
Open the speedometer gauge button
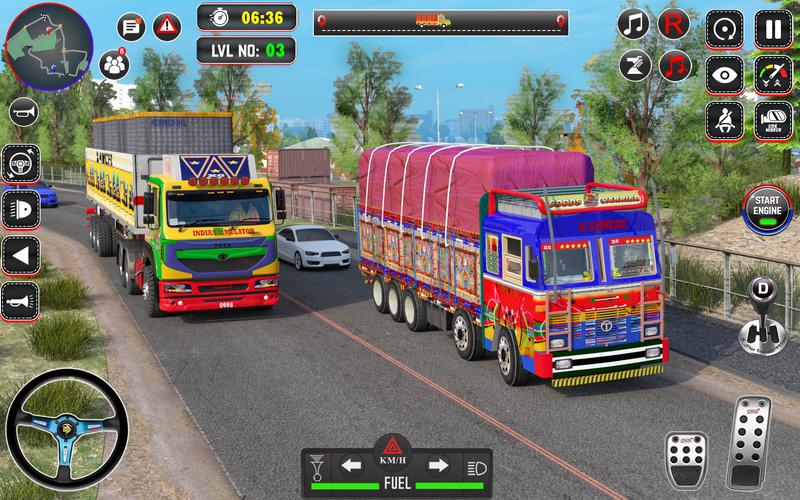773,73
